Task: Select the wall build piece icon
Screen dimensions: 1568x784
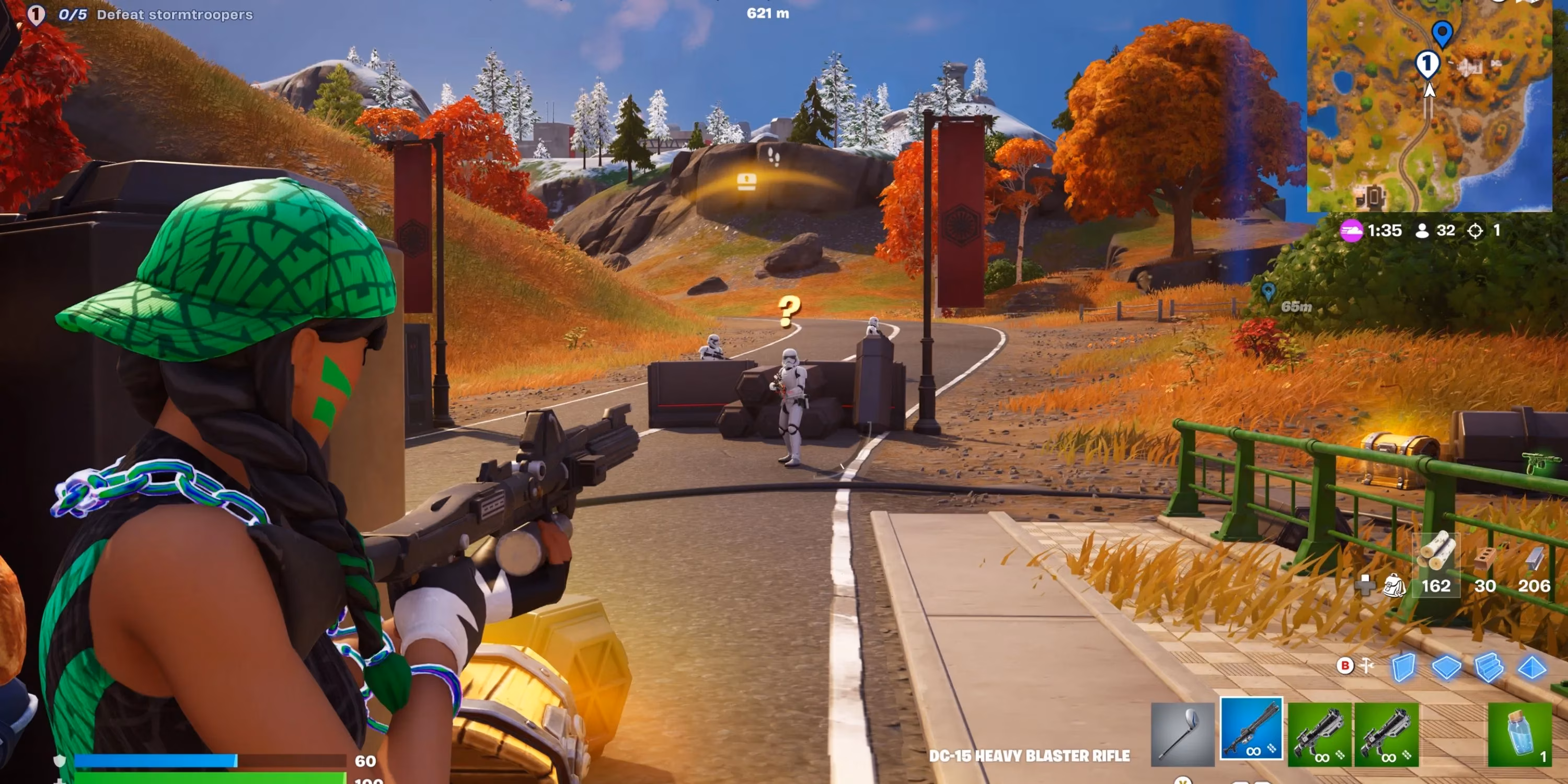Action: pyautogui.click(x=1405, y=667)
